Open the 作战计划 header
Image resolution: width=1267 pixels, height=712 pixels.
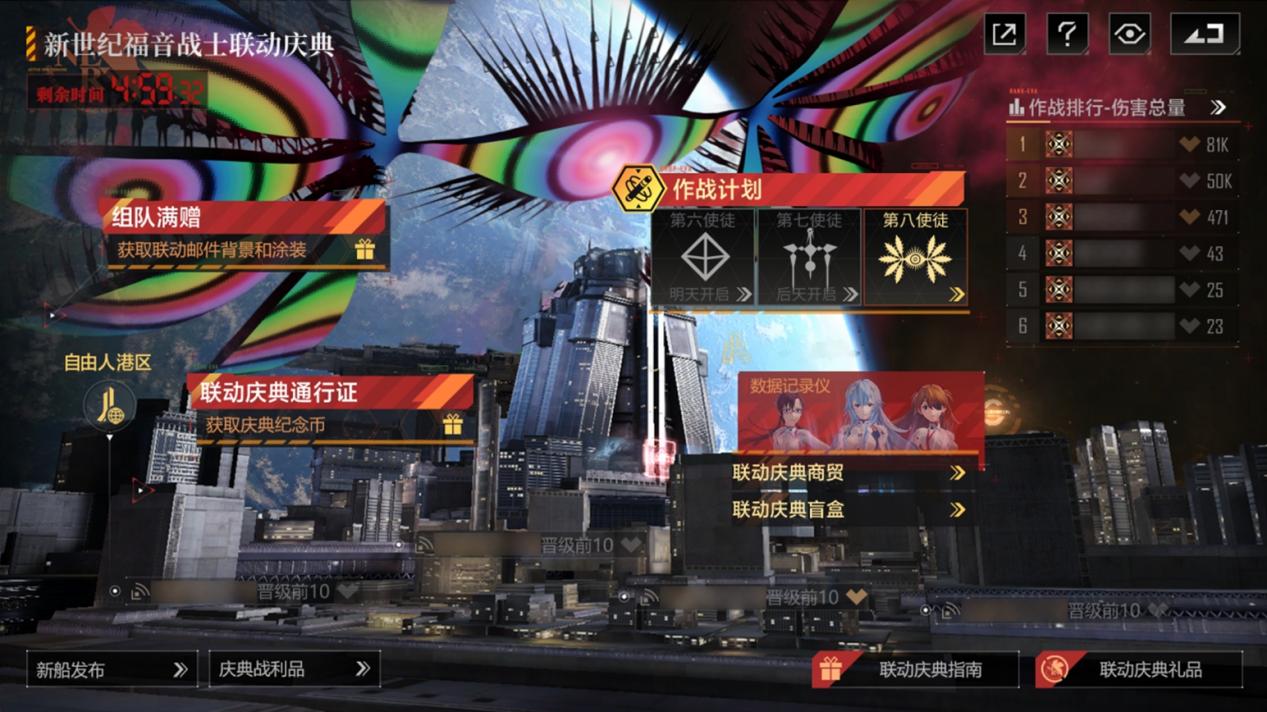(x=790, y=188)
